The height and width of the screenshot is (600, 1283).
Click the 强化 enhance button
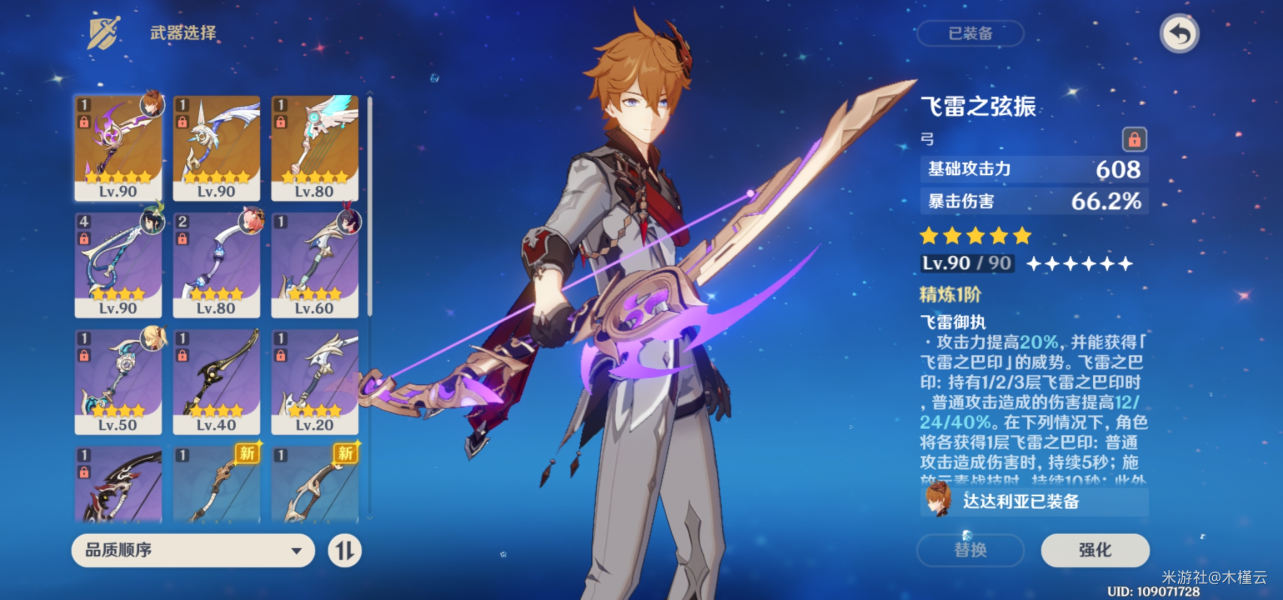click(1095, 550)
